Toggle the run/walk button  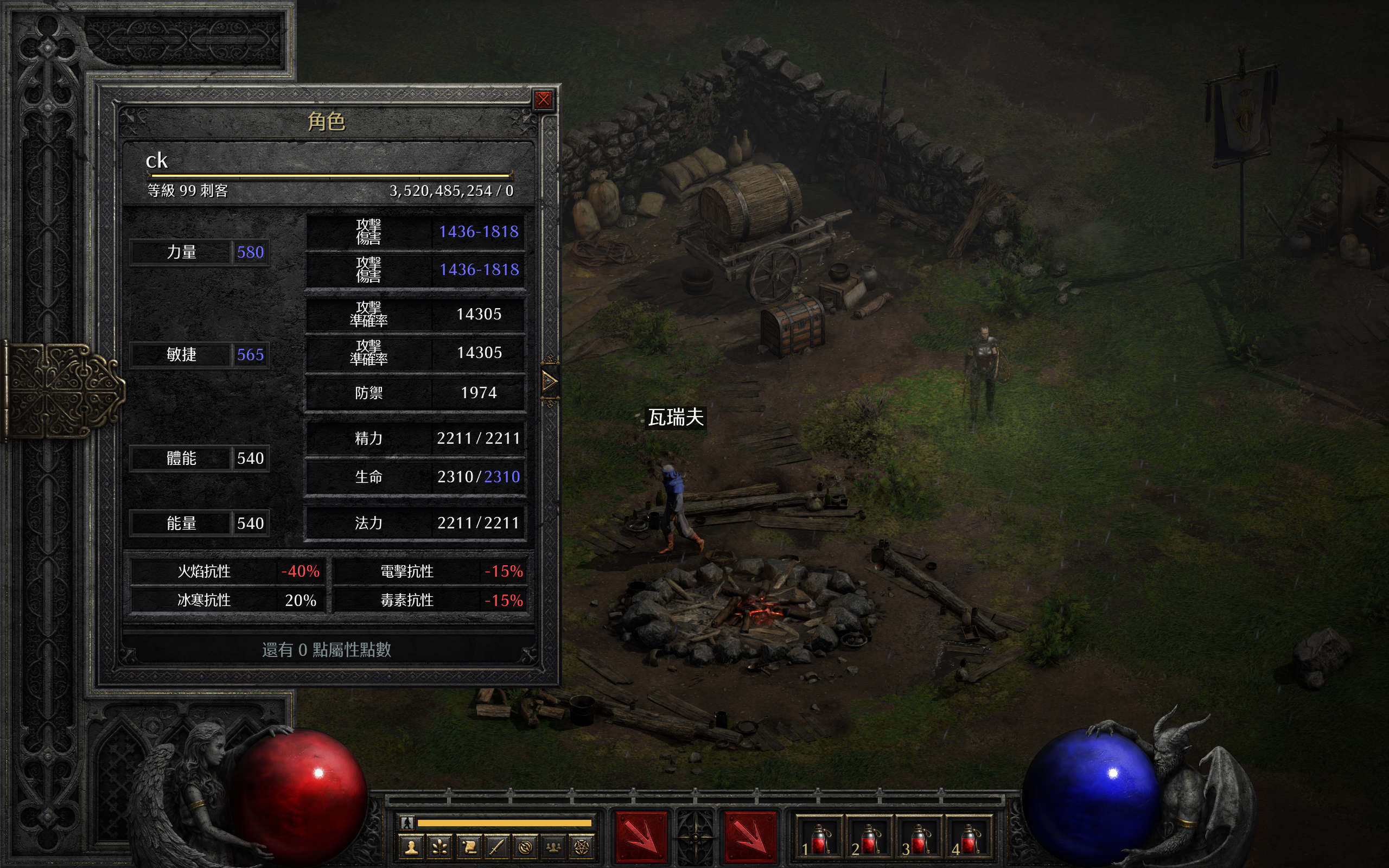407,822
